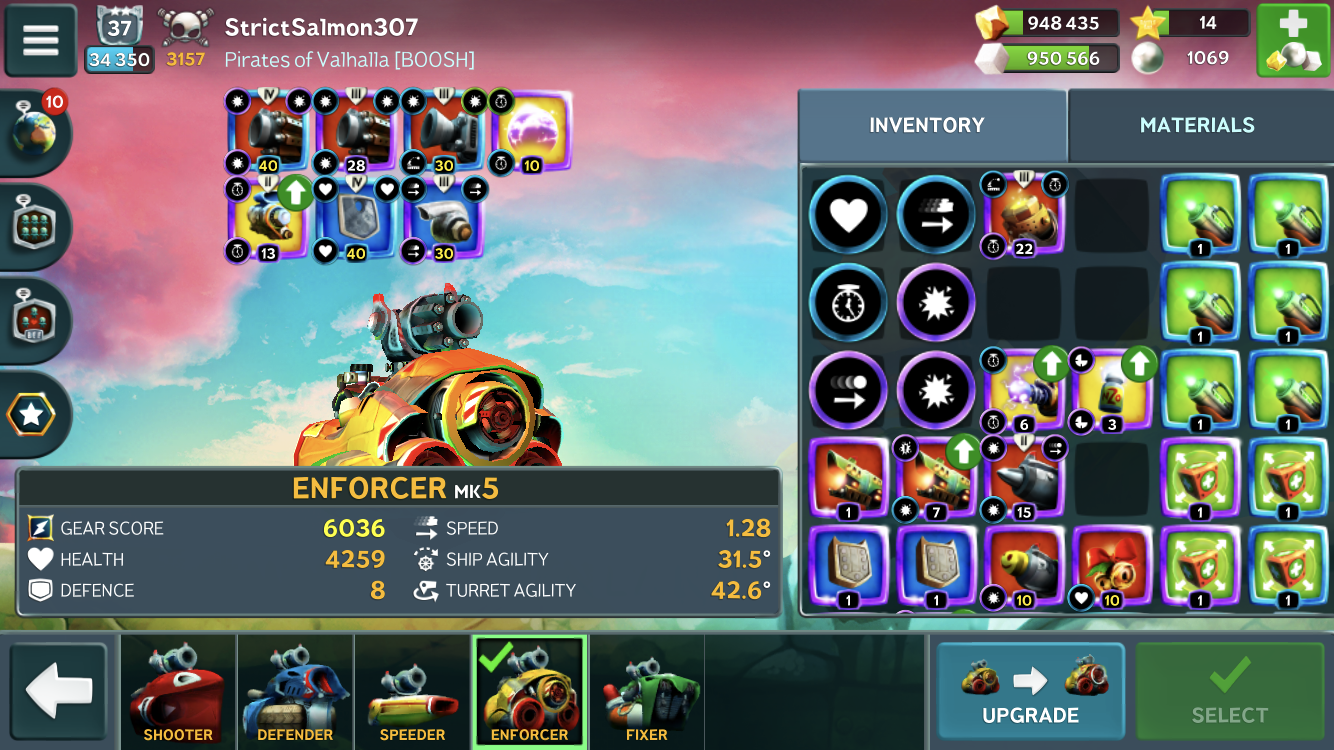The image size is (1334, 750).
Task: Open the hexagon star badge menu
Action: [33, 415]
